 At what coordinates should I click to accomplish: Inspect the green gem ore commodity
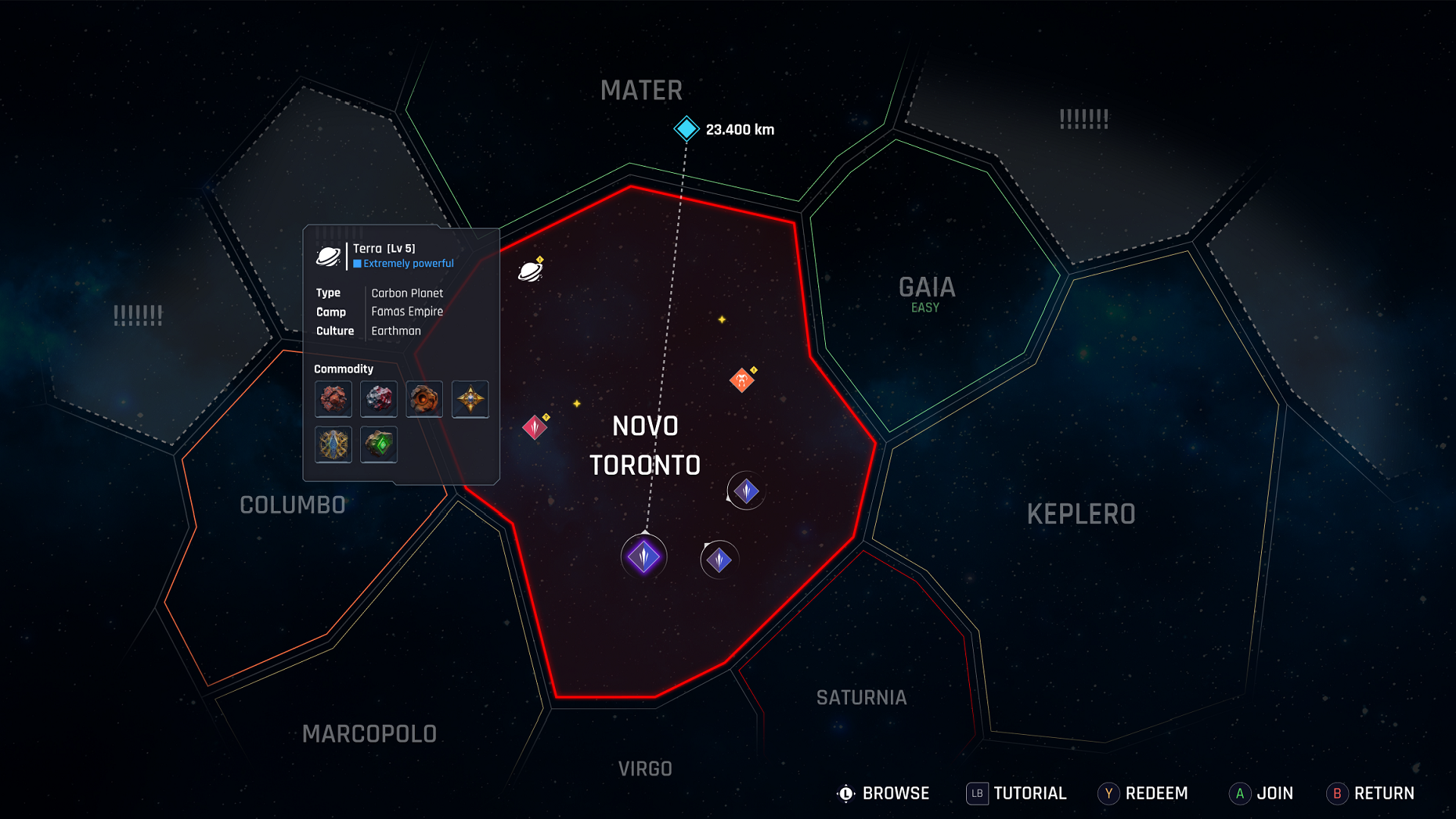click(x=379, y=444)
